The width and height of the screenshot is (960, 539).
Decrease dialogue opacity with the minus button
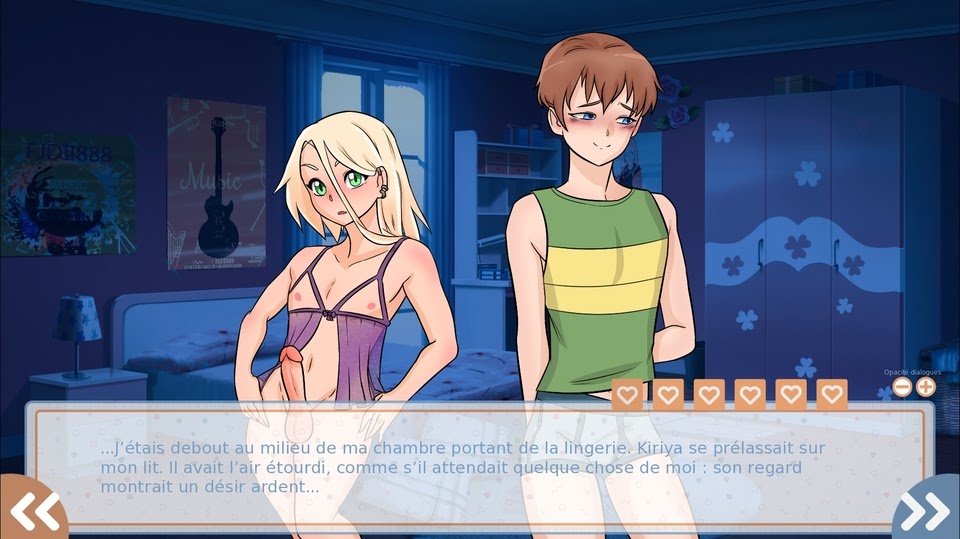[x=902, y=387]
